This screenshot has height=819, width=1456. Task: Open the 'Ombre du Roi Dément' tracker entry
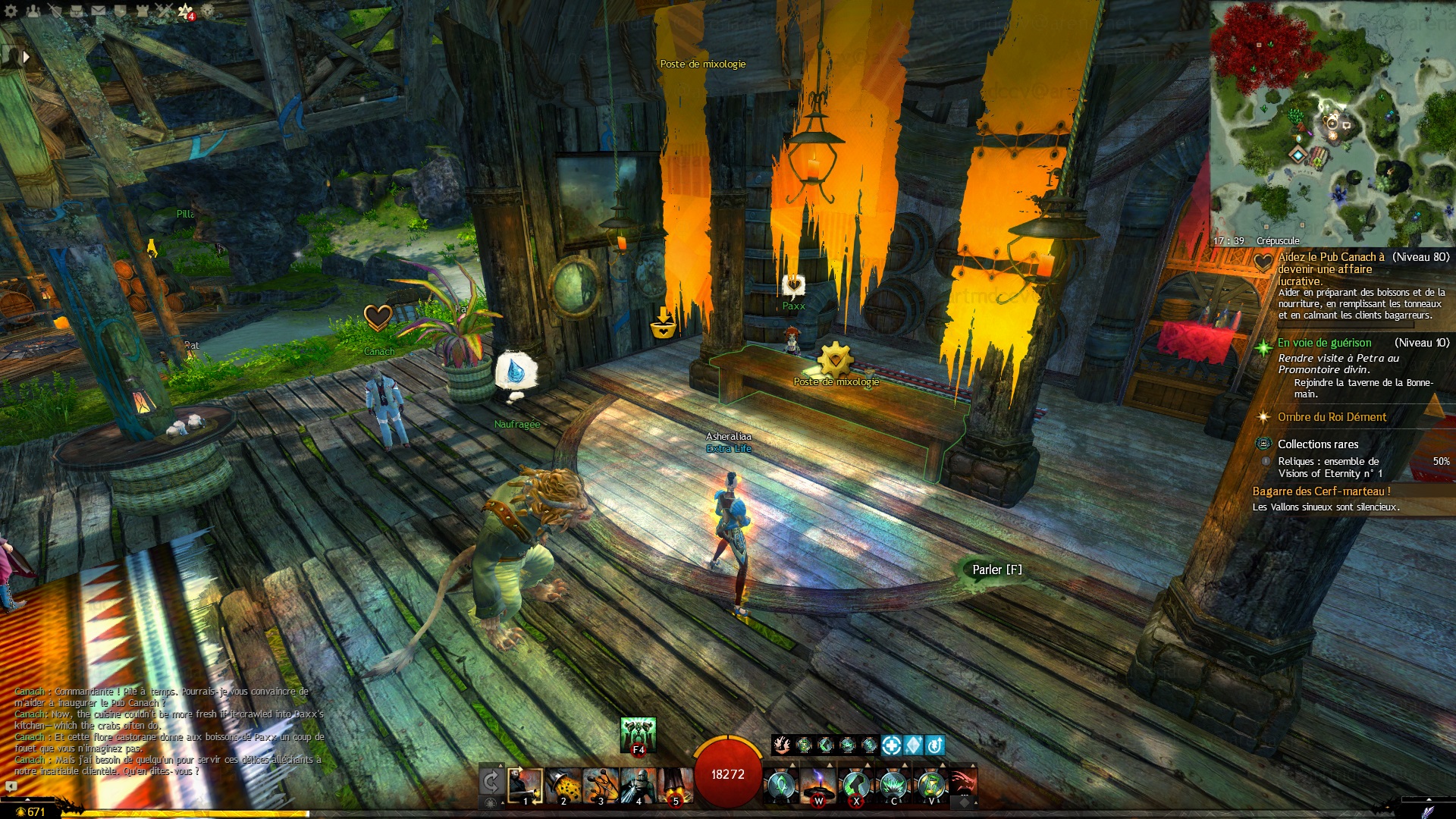click(1332, 417)
